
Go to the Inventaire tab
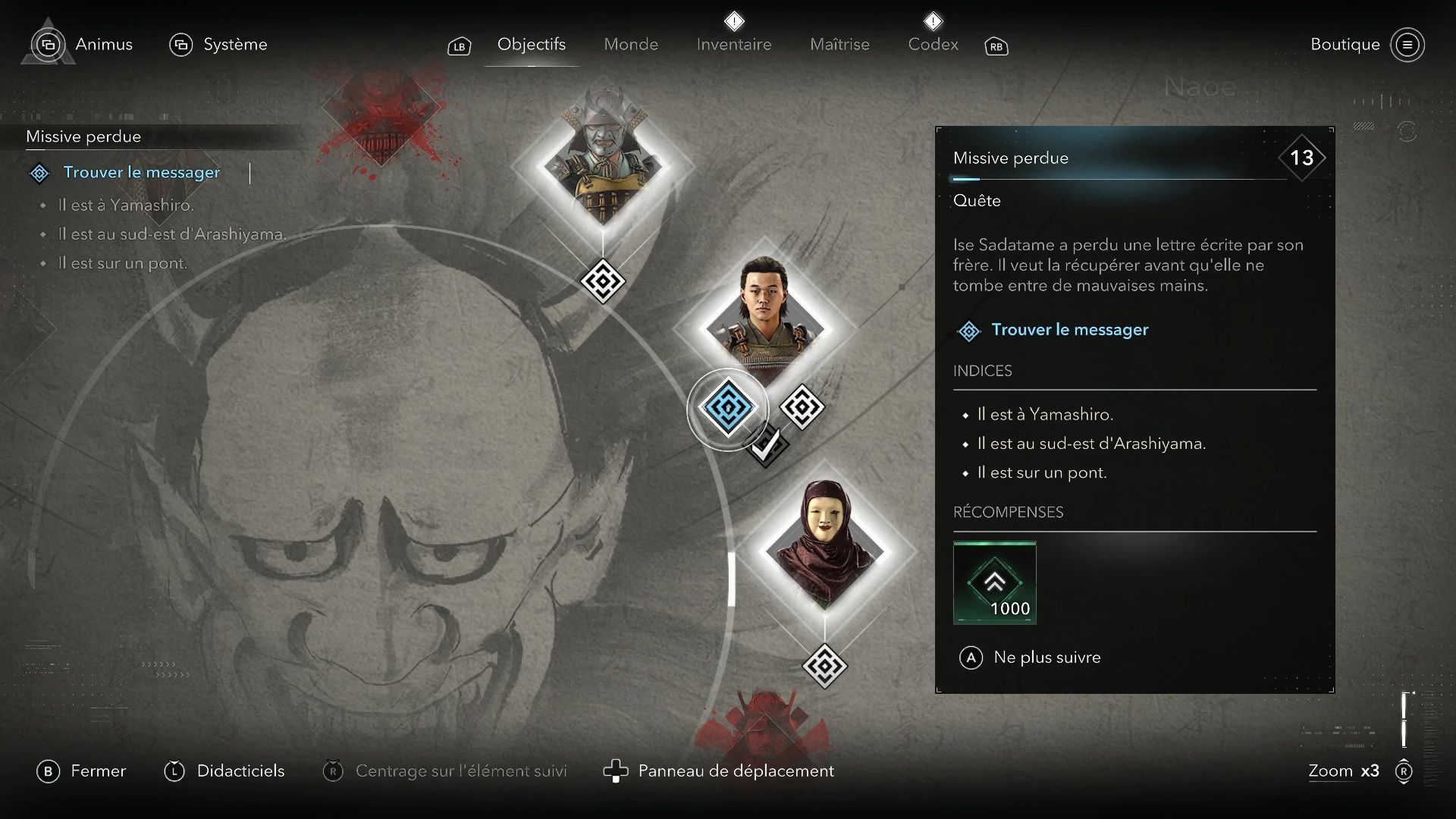pos(733,45)
